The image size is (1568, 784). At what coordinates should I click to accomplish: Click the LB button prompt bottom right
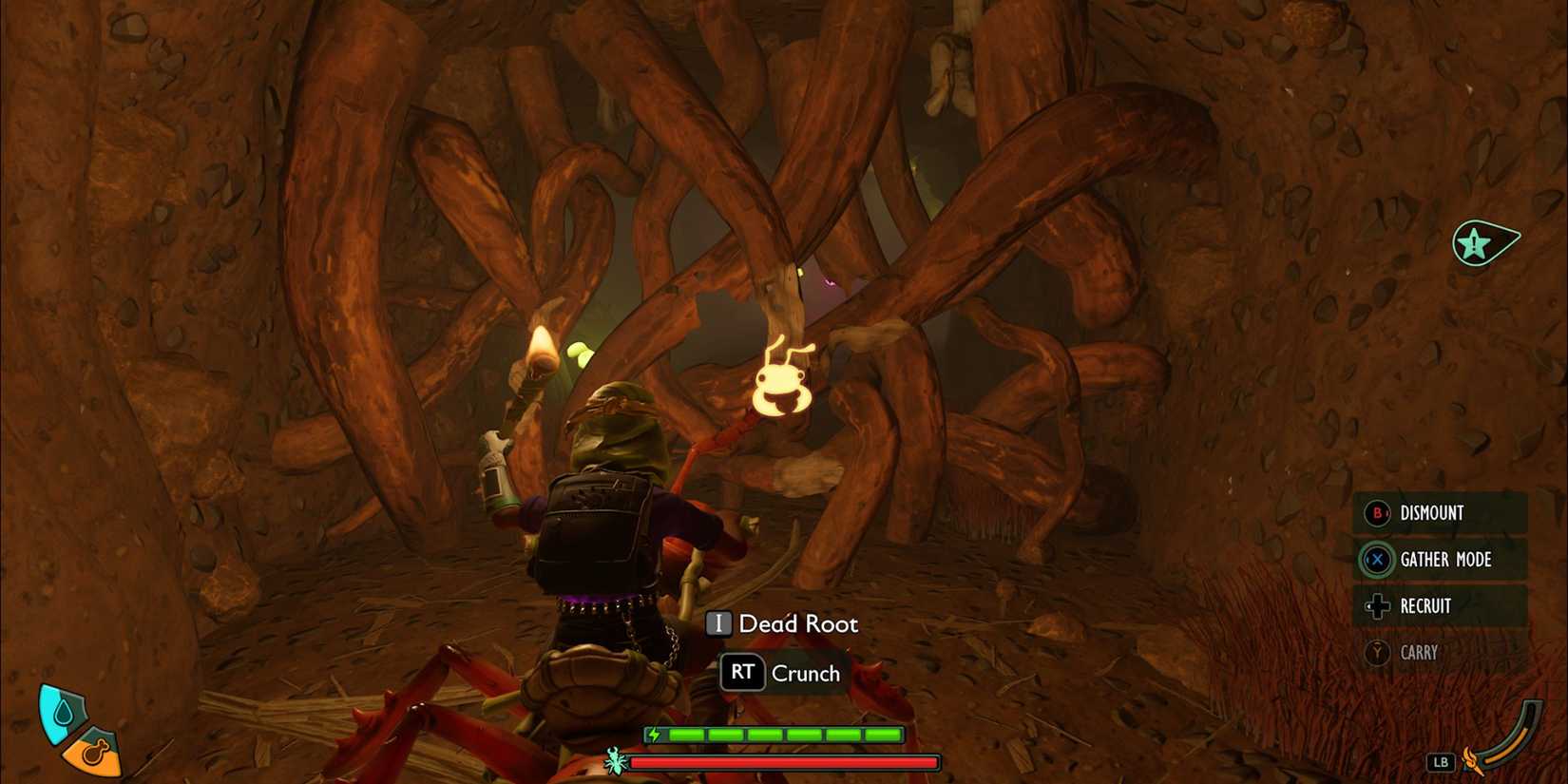tap(1441, 760)
